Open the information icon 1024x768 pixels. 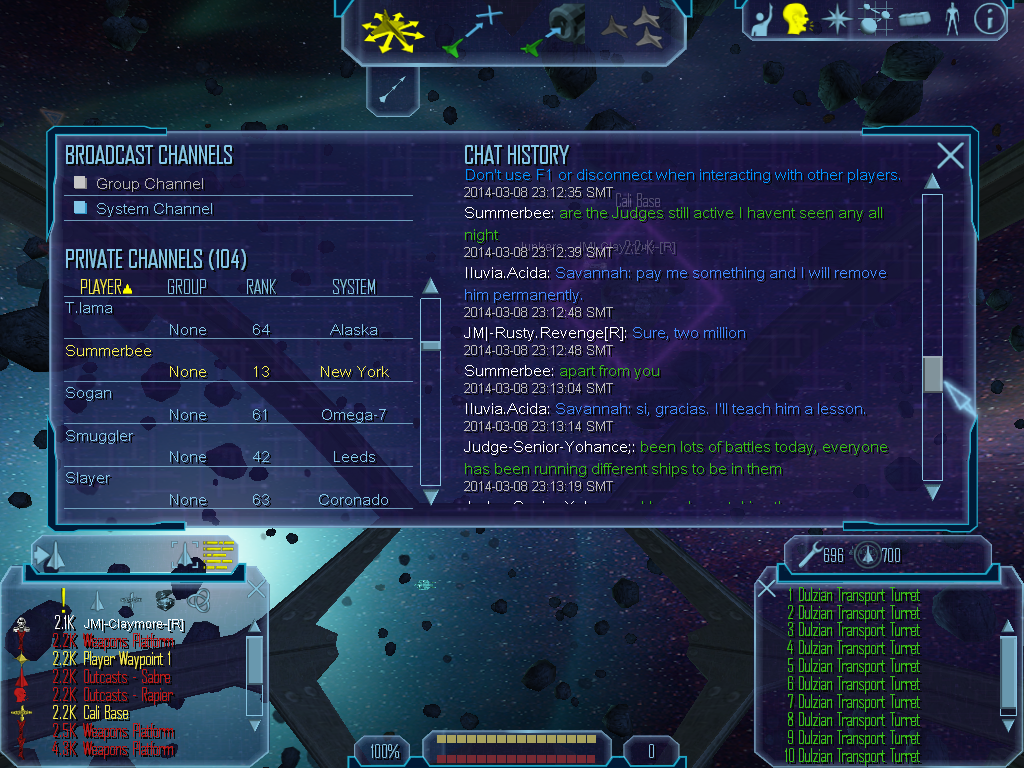(988, 19)
